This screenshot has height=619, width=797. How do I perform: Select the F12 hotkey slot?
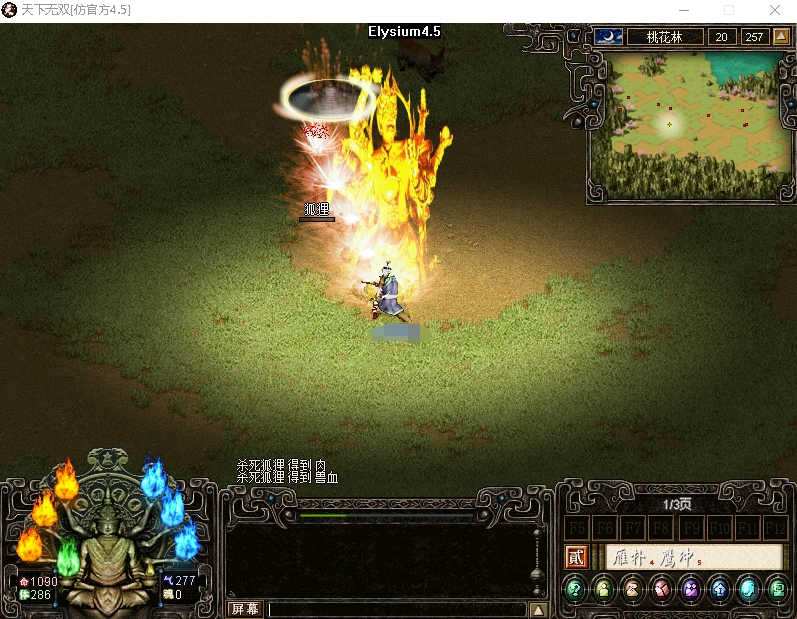(775, 527)
